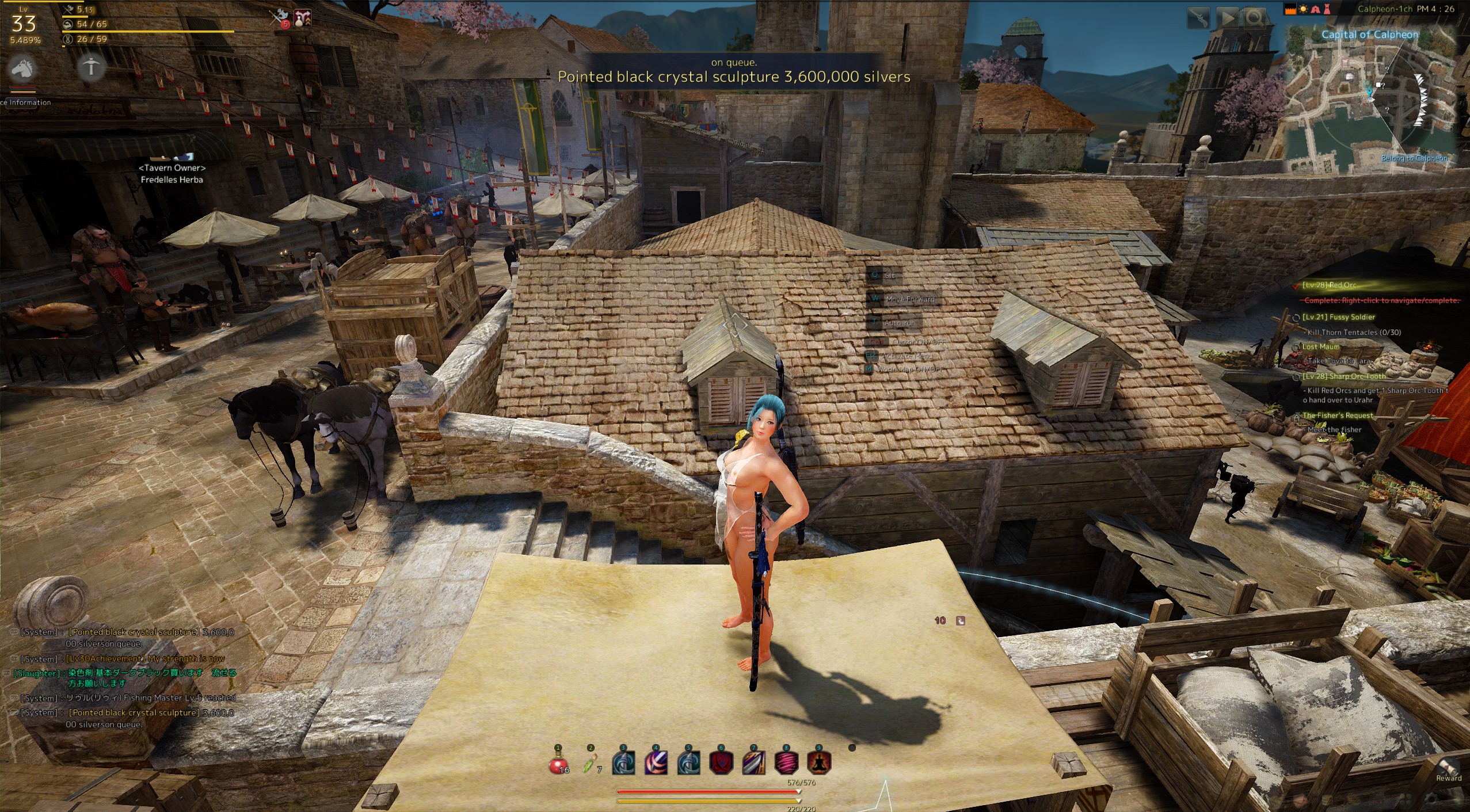Open the horse mount icon

[x=23, y=68]
